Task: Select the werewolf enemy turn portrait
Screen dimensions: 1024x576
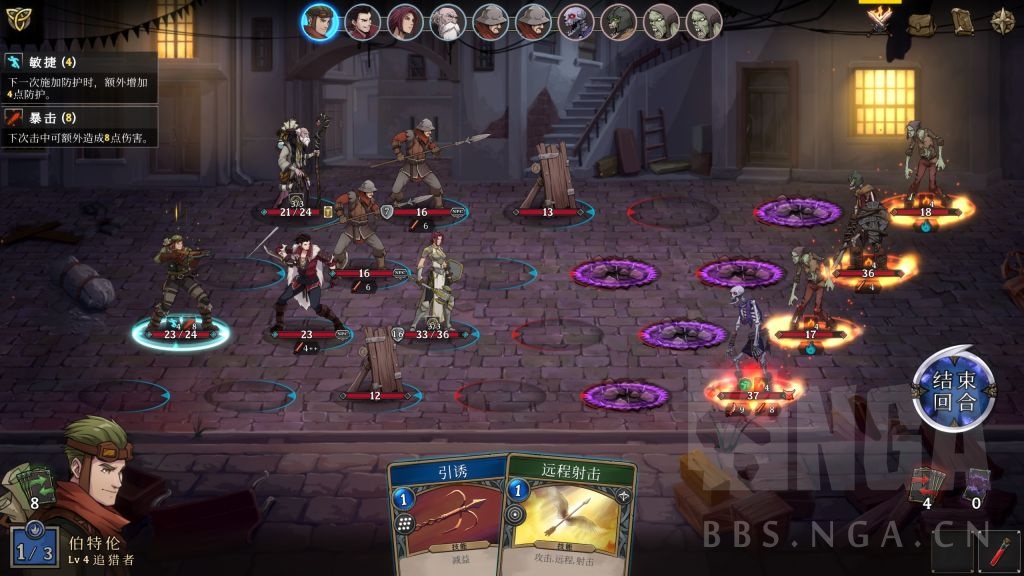Action: (x=619, y=21)
